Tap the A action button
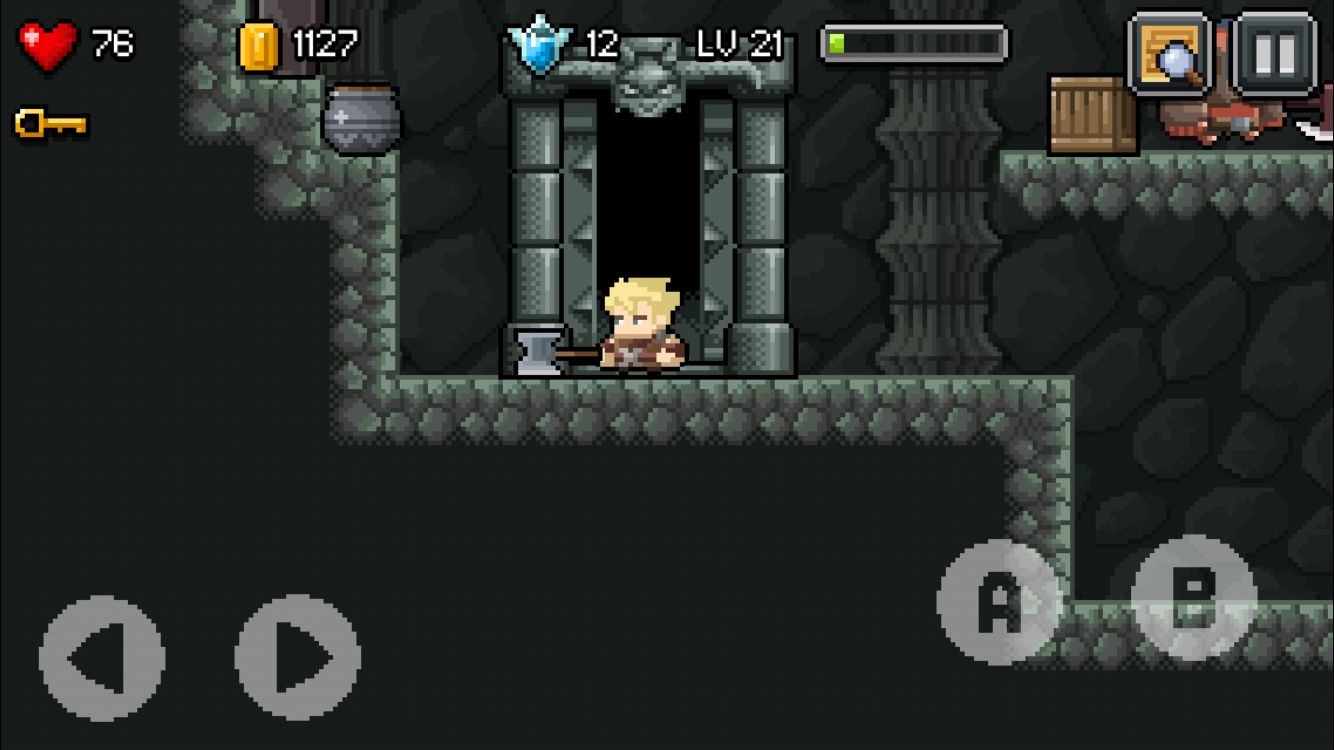1334x750 pixels. [x=999, y=602]
